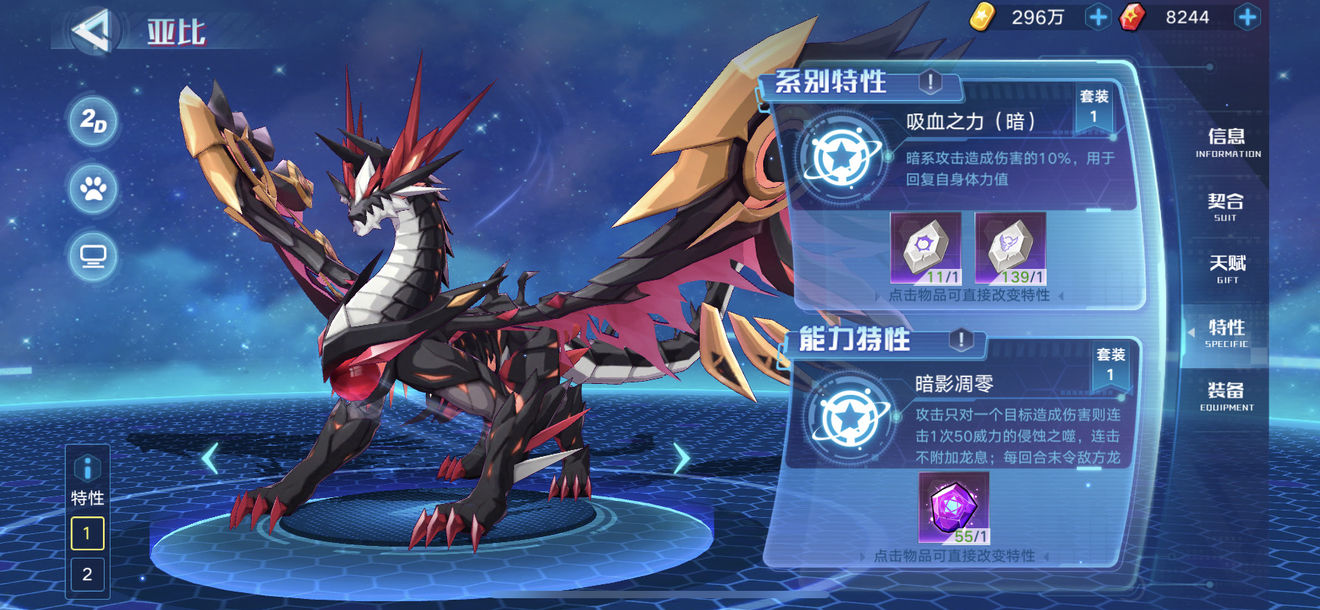This screenshot has width=1320, height=610.
Task: Select the 天赋 Gift tab
Action: [x=1227, y=268]
